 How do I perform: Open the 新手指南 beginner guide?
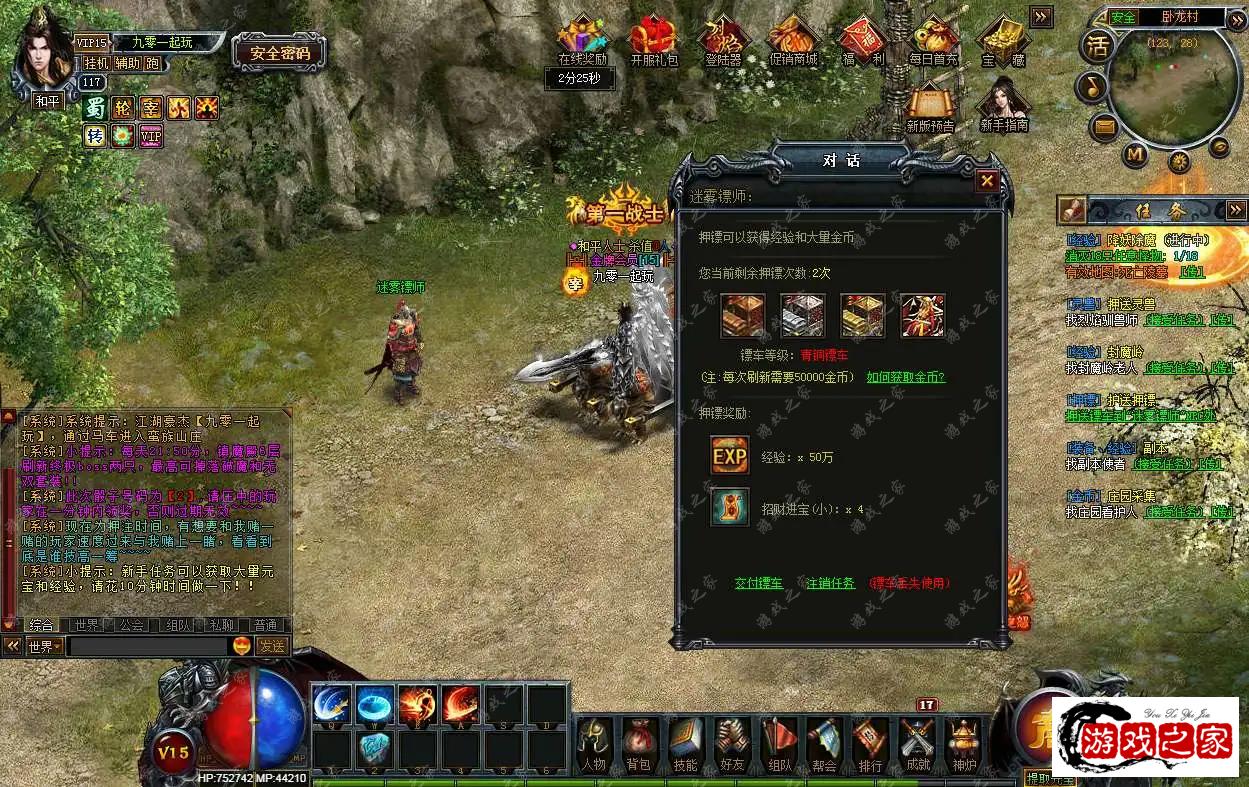coord(1003,105)
